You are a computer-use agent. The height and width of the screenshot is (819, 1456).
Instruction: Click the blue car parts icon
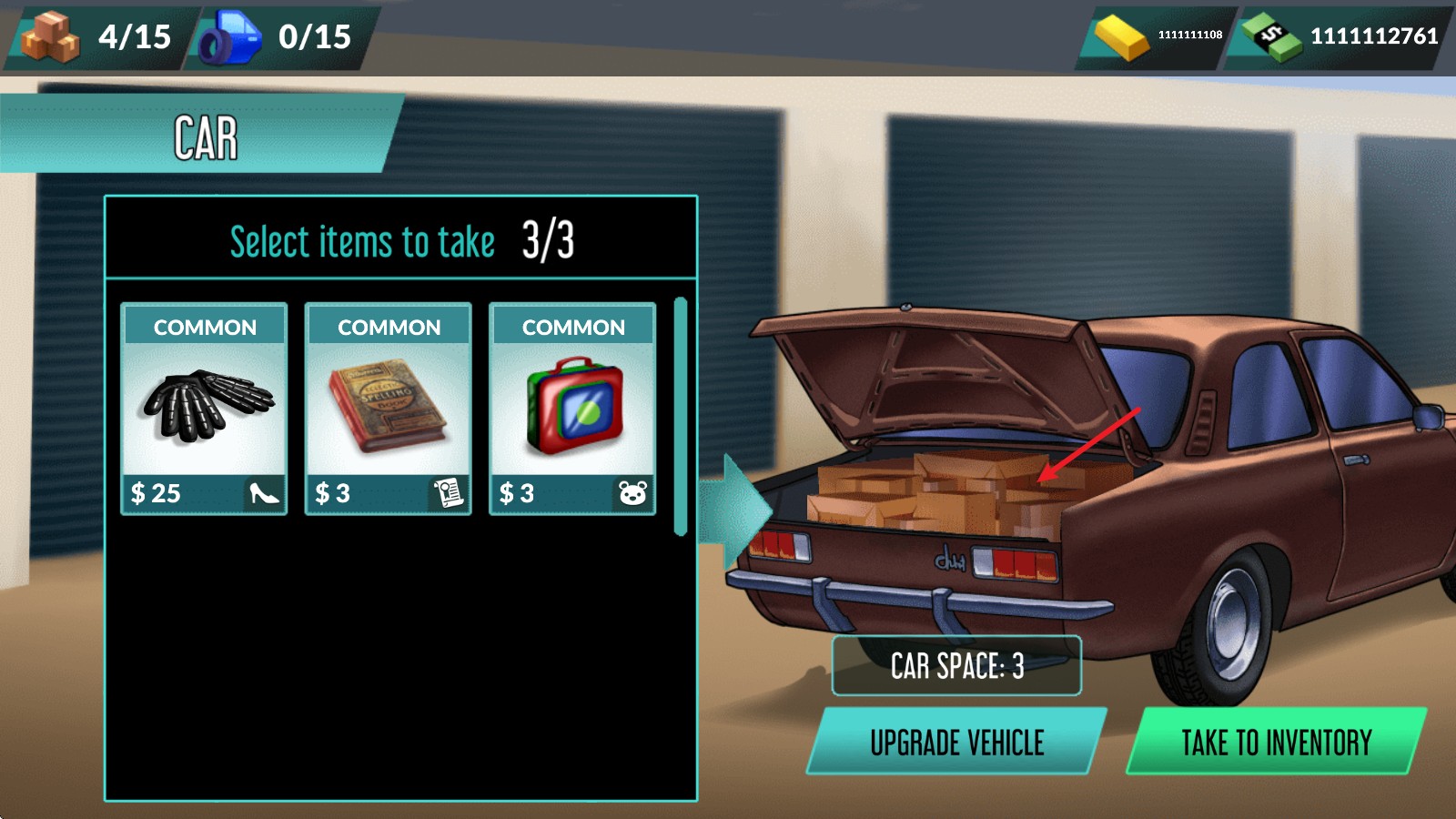coord(230,37)
